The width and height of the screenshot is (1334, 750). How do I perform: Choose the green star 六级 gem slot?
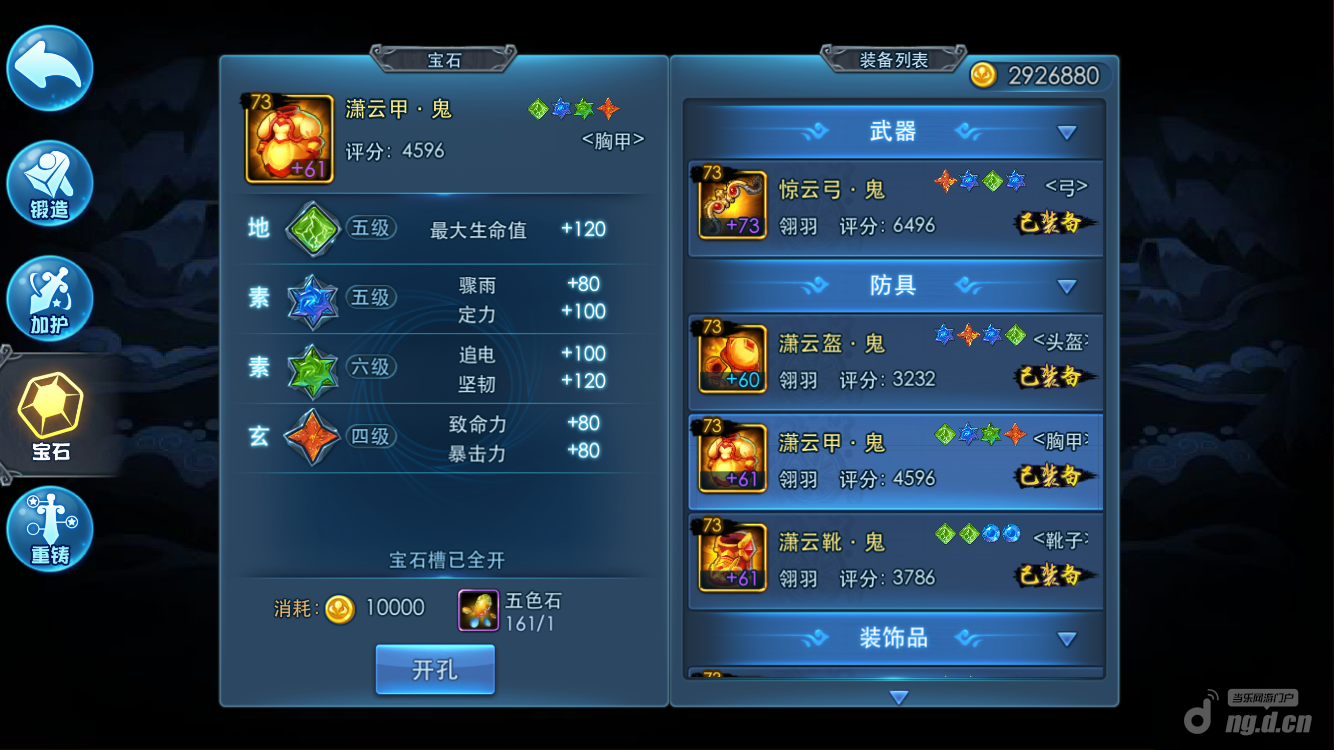tap(312, 368)
